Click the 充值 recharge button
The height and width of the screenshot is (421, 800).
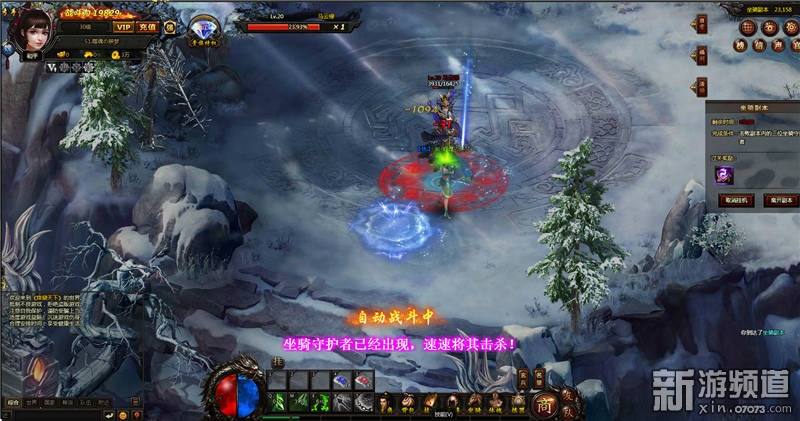[148, 27]
